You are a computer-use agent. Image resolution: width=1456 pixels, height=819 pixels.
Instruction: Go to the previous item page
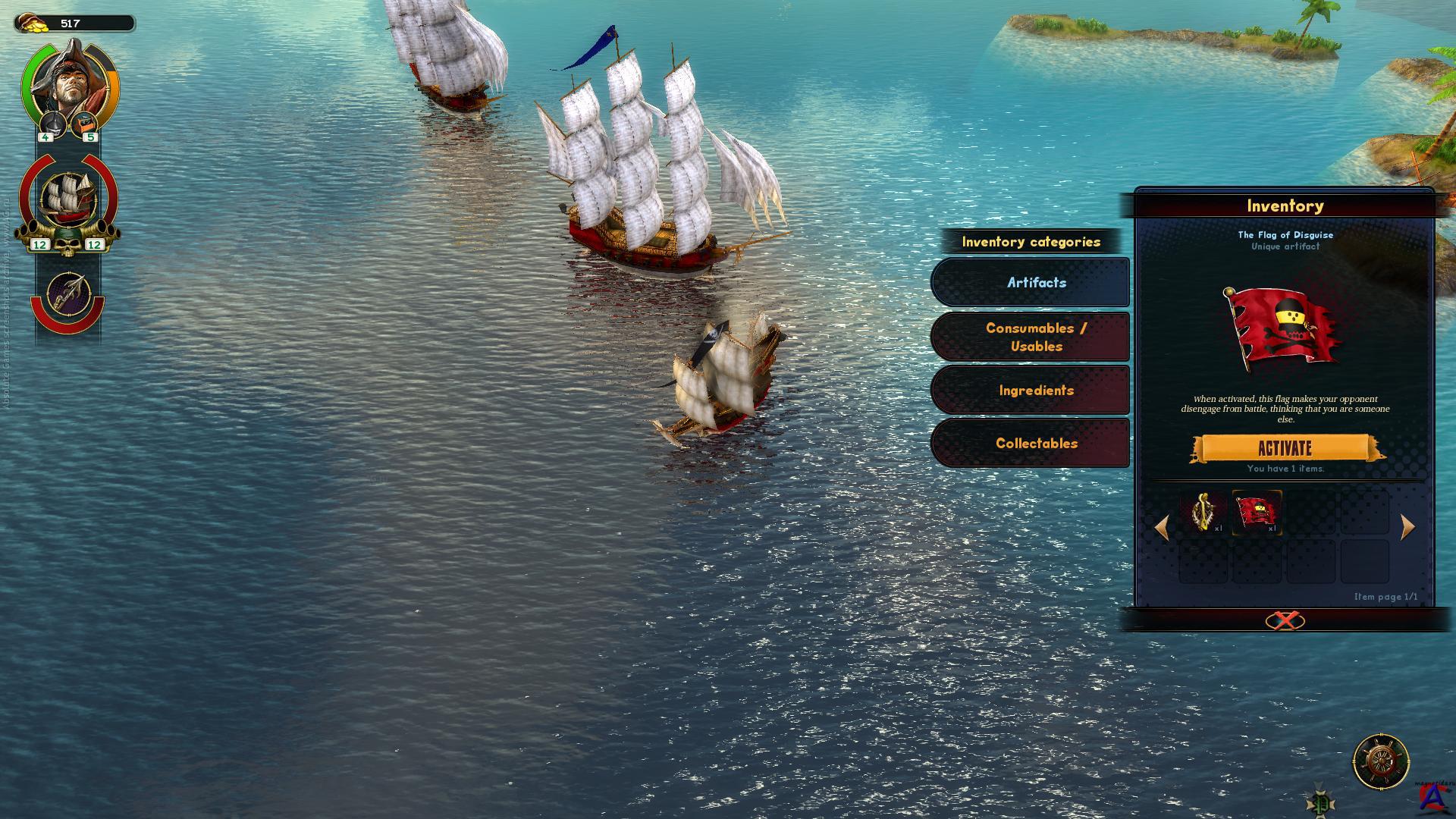coord(1162,527)
